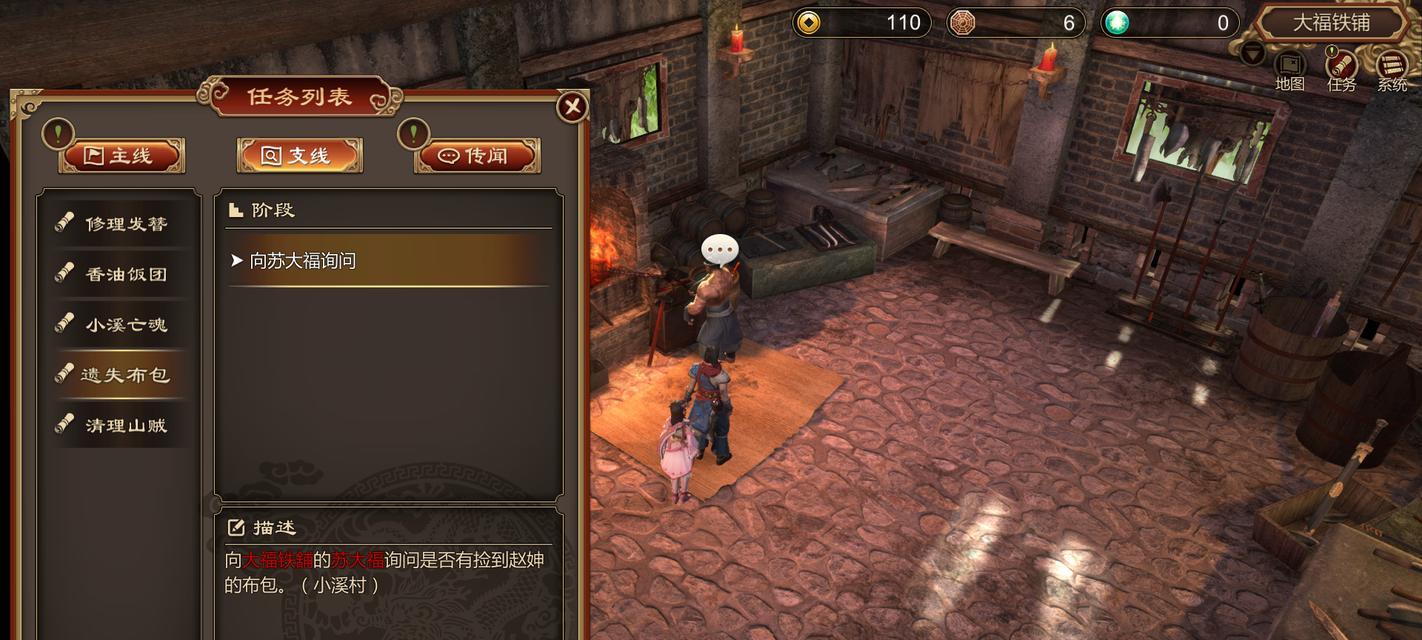Collapse the HUD with the arrow toggle
Image resolution: width=1422 pixels, height=640 pixels.
tap(1252, 54)
